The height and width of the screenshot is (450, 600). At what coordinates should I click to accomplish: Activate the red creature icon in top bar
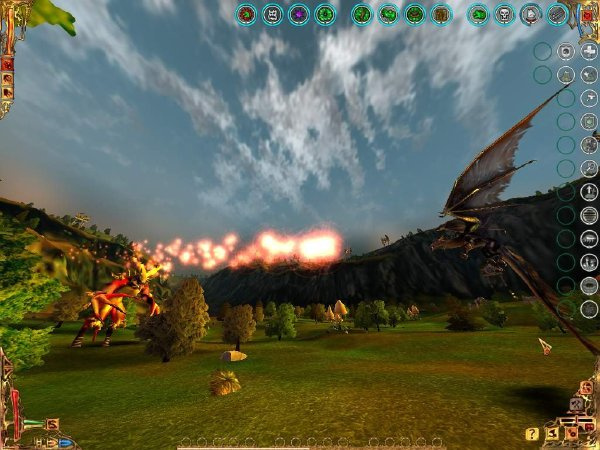[246, 14]
